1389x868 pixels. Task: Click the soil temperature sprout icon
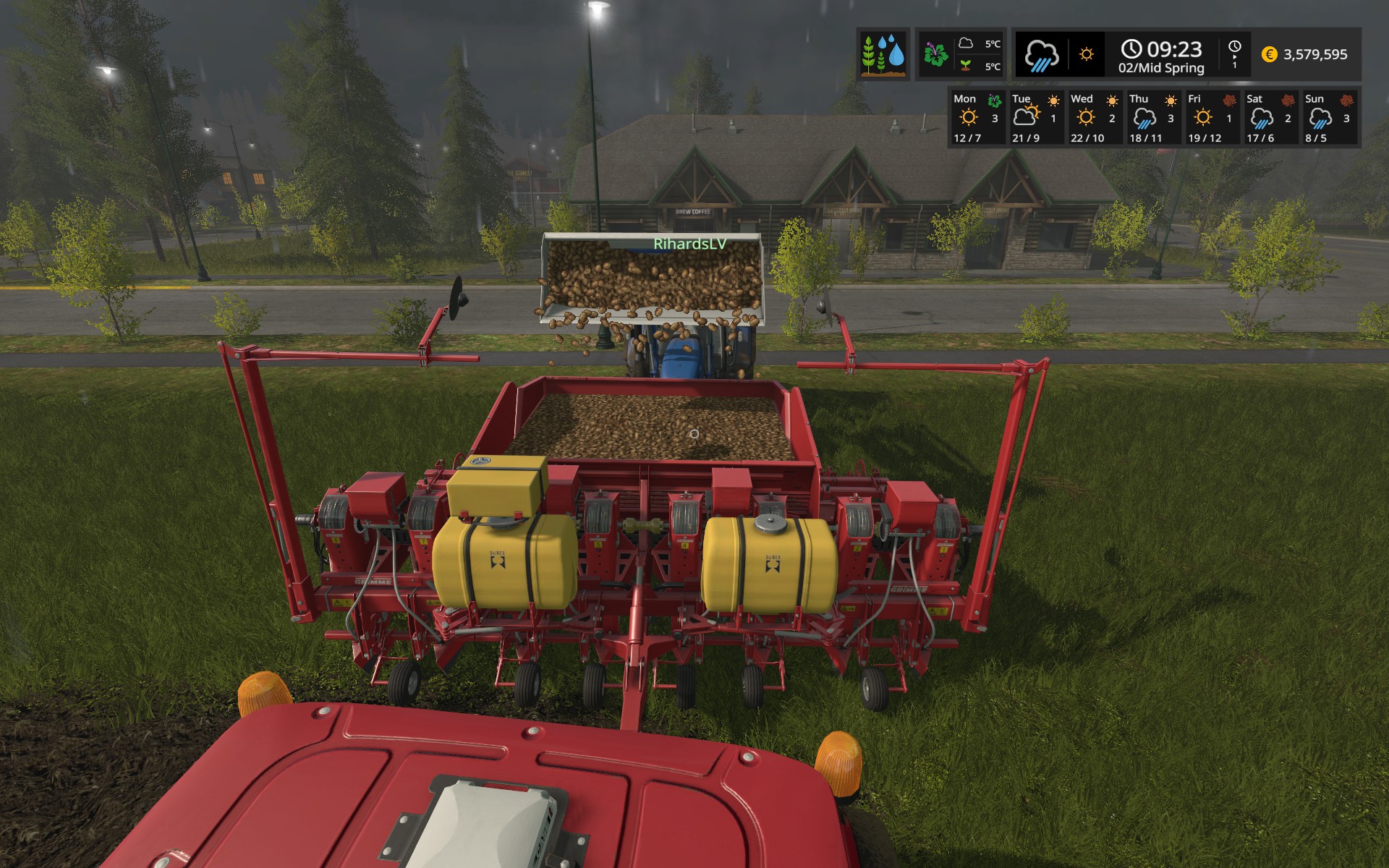point(965,65)
